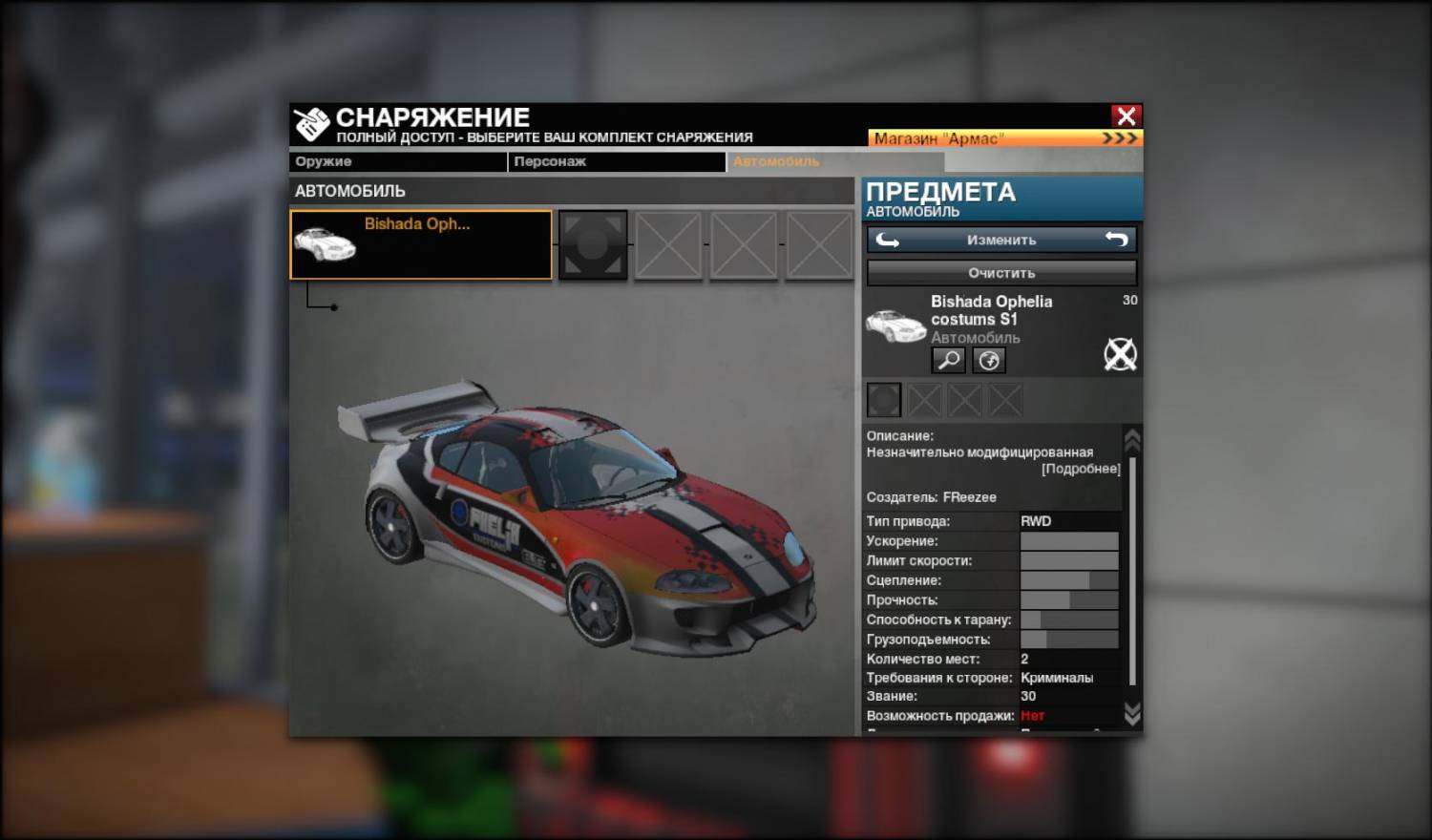
Task: Click the wheel icon next to the magnifier
Action: pyautogui.click(x=989, y=360)
